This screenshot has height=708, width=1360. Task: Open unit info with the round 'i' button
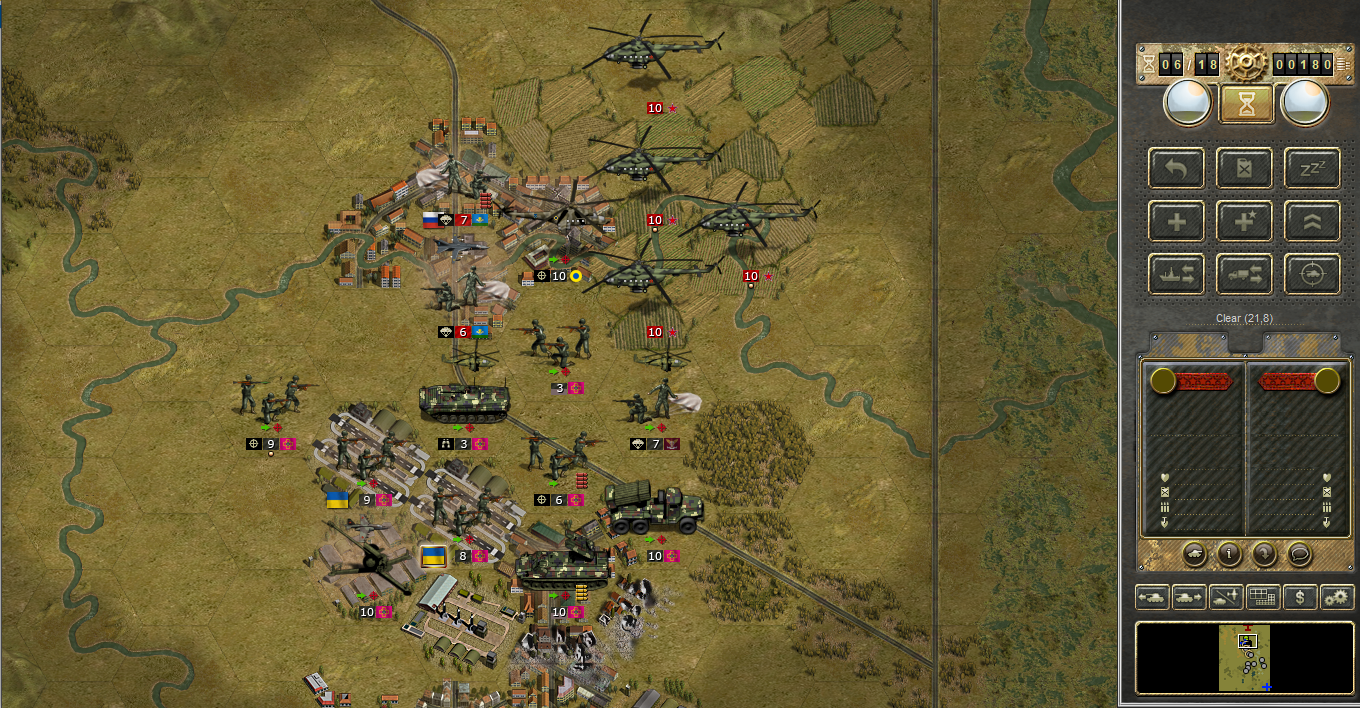click(x=1229, y=553)
